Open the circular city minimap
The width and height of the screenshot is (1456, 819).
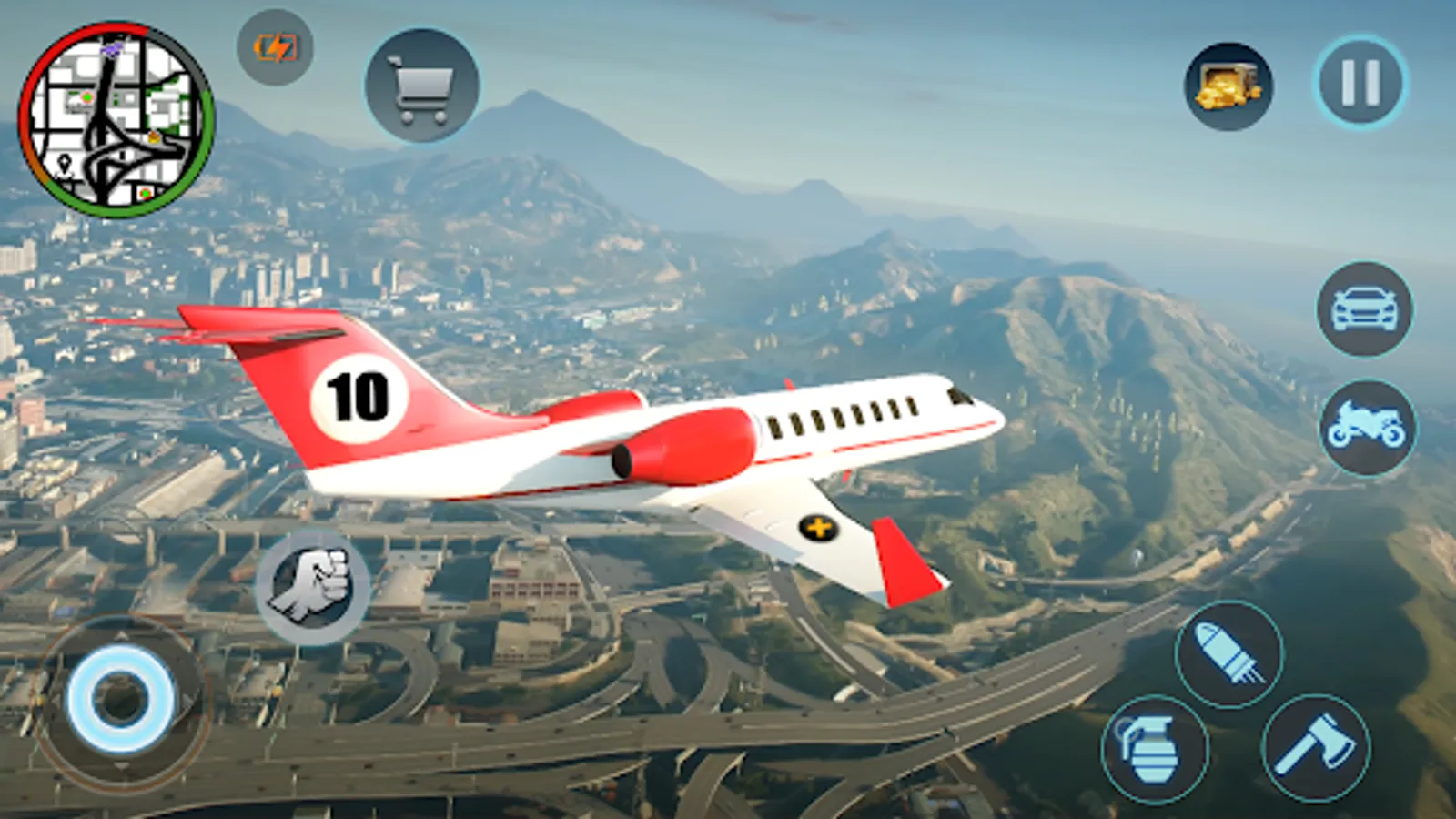116,120
